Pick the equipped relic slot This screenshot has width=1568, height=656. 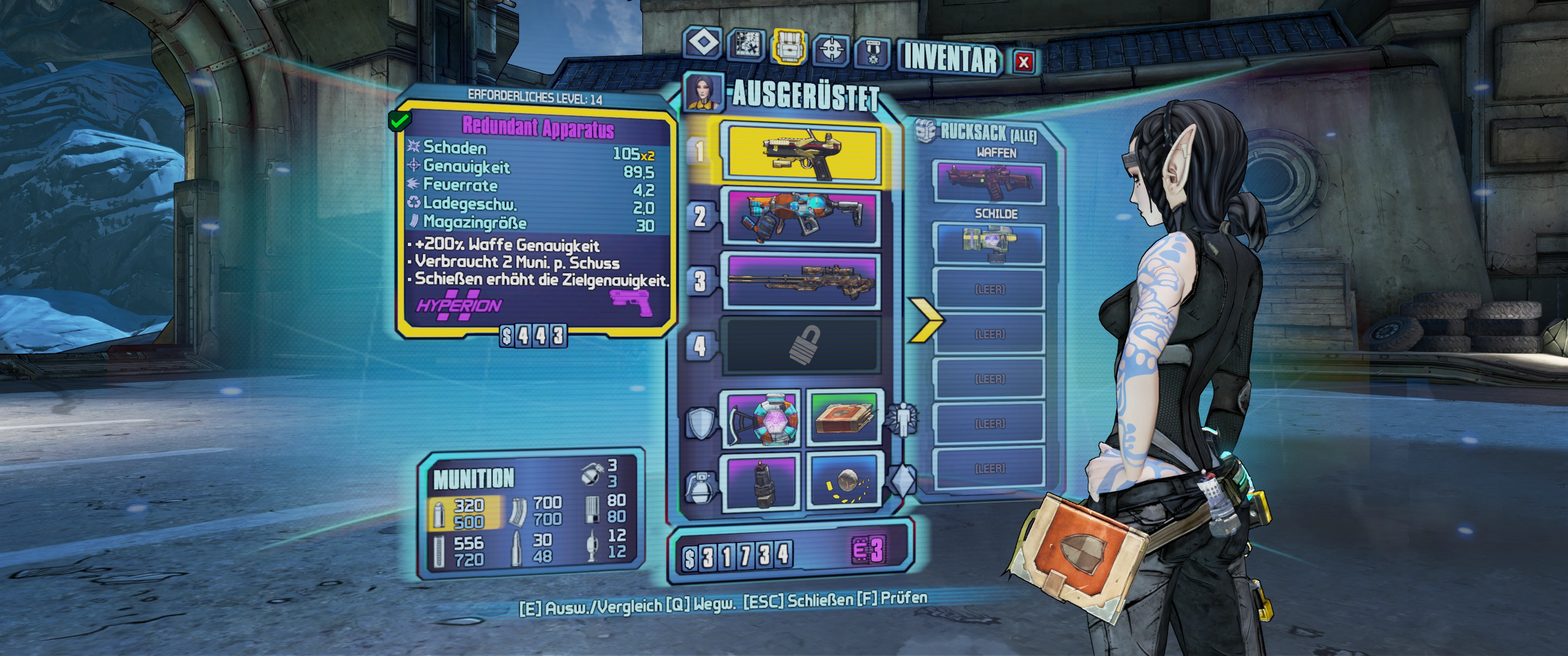tap(844, 482)
